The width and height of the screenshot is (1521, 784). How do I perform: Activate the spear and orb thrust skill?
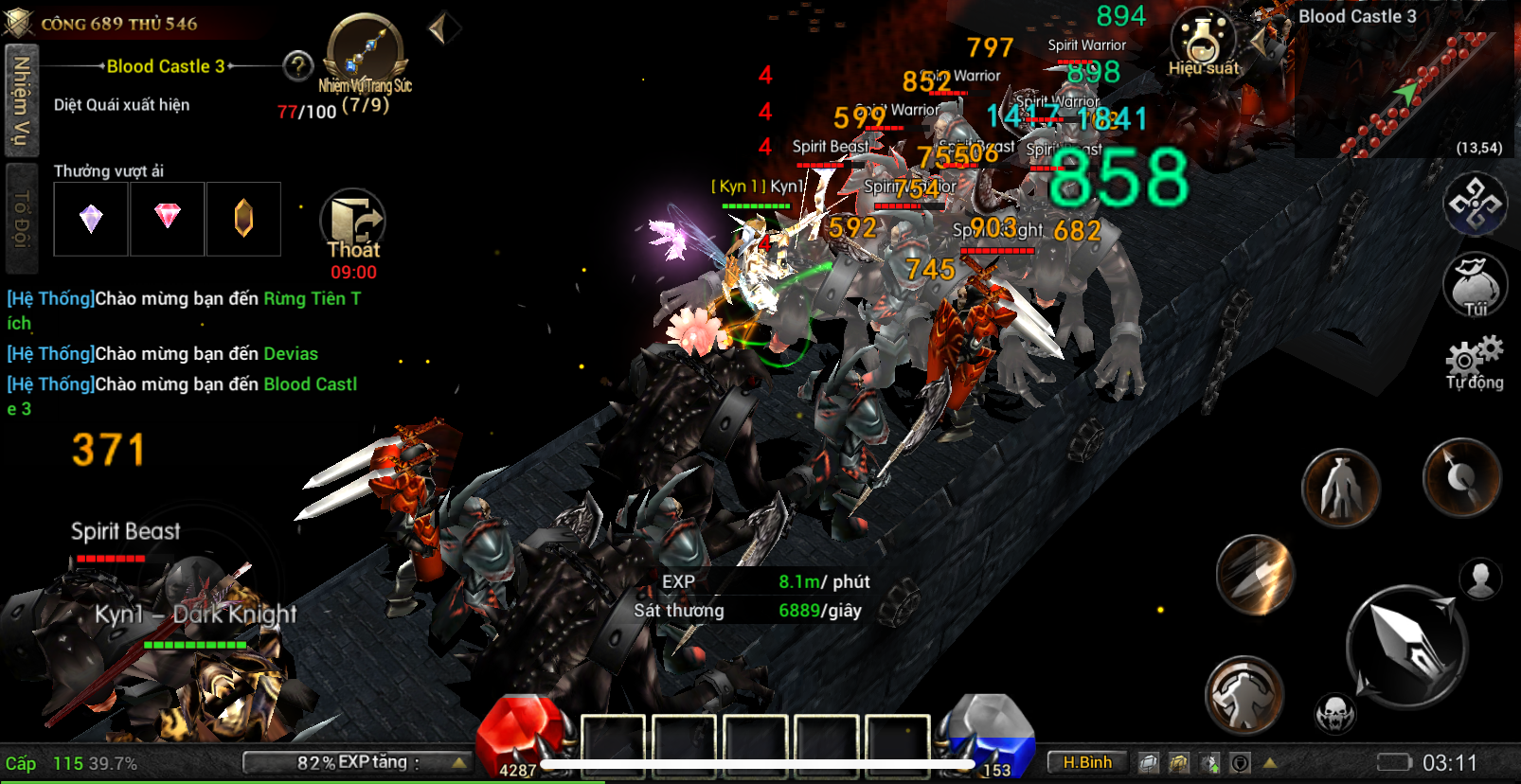point(1461,477)
